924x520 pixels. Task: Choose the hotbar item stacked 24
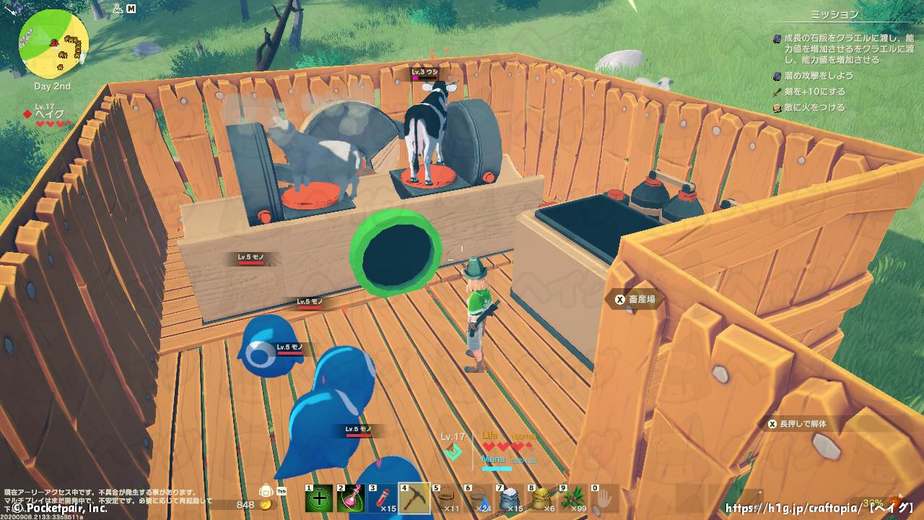[478, 498]
